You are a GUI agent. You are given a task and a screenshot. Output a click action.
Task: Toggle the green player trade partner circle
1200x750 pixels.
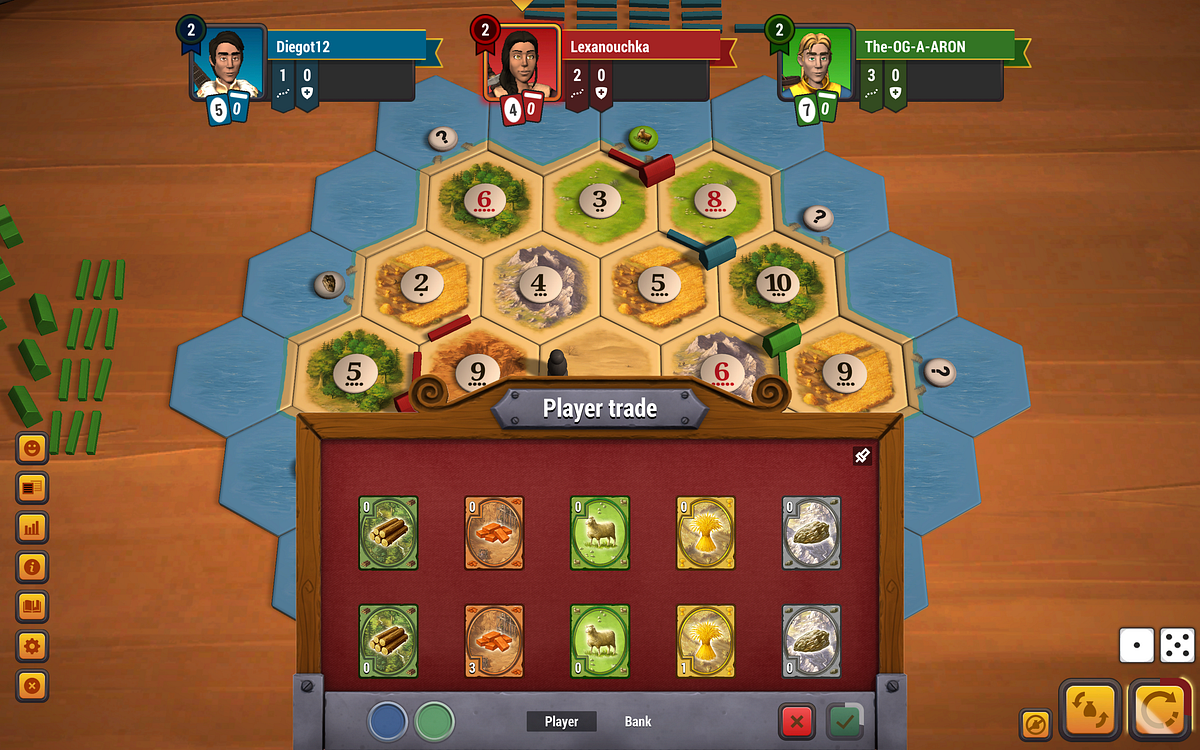point(434,720)
